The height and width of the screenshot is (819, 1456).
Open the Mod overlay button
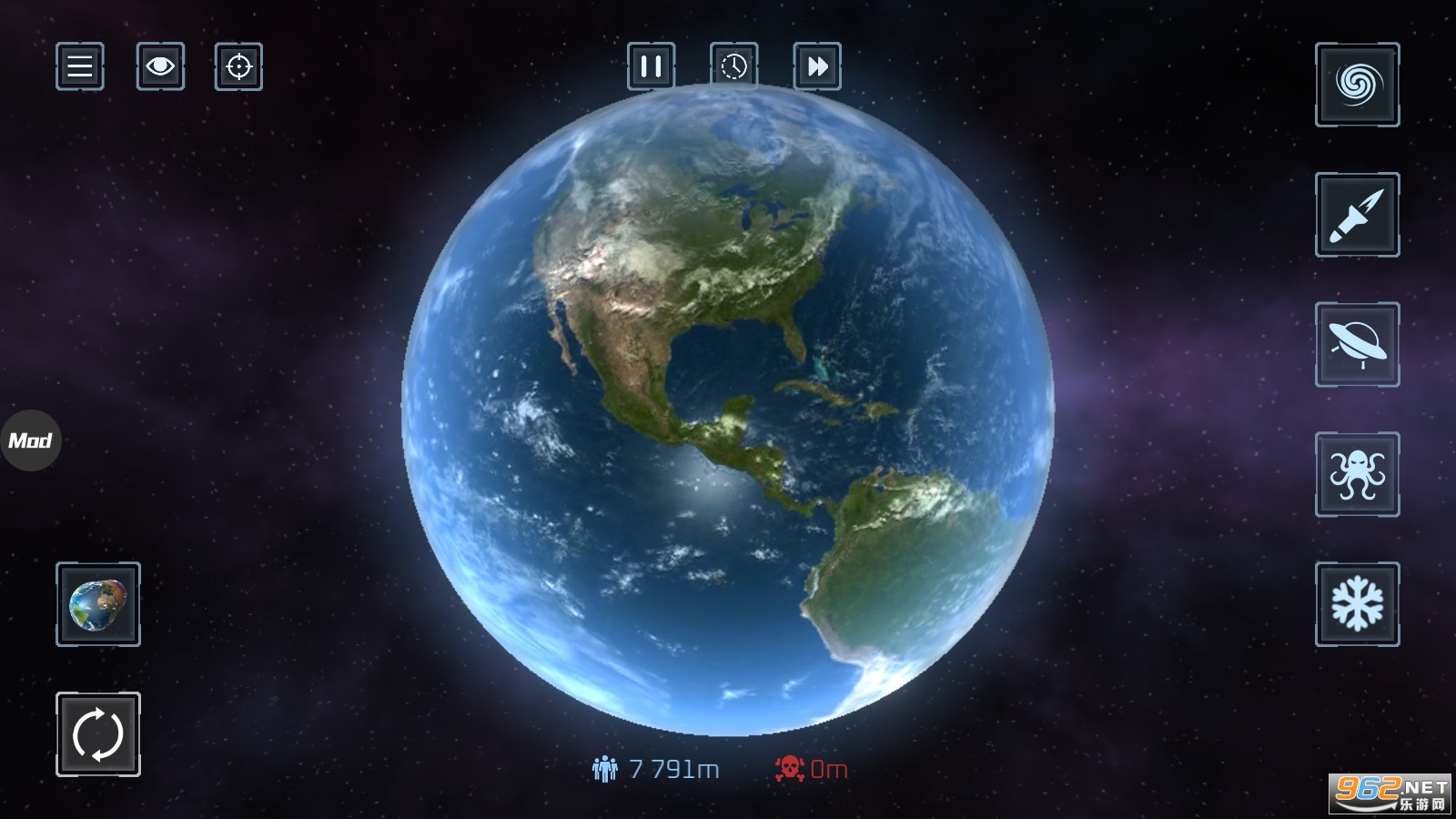coord(30,440)
